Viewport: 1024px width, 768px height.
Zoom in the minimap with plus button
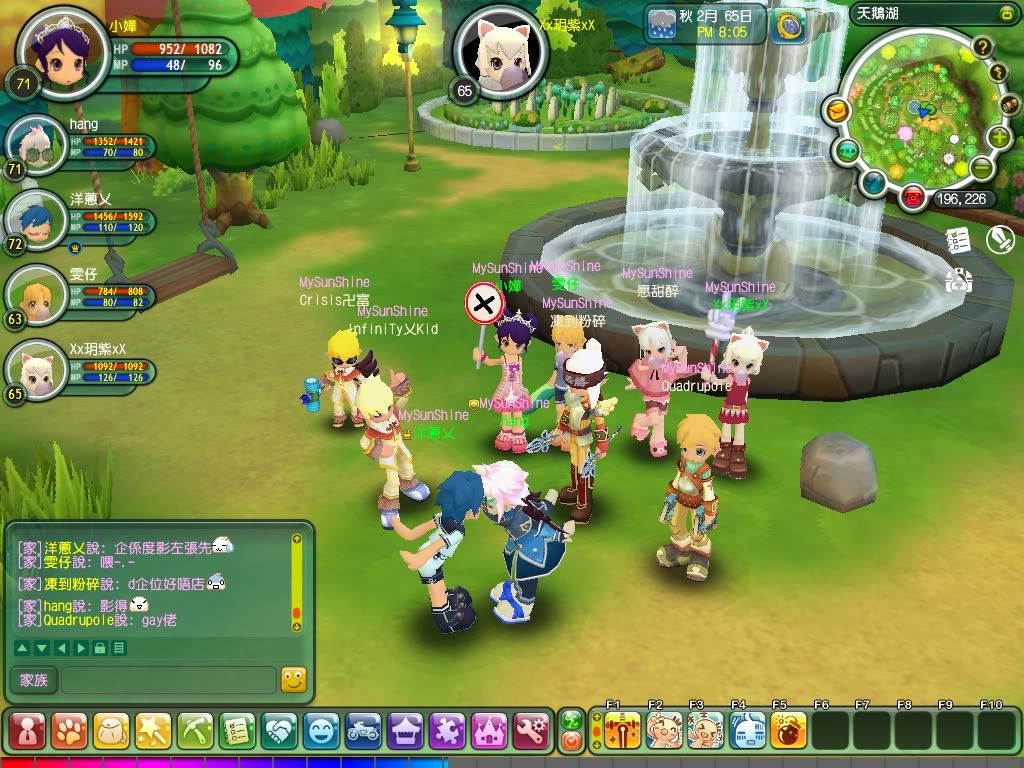999,137
